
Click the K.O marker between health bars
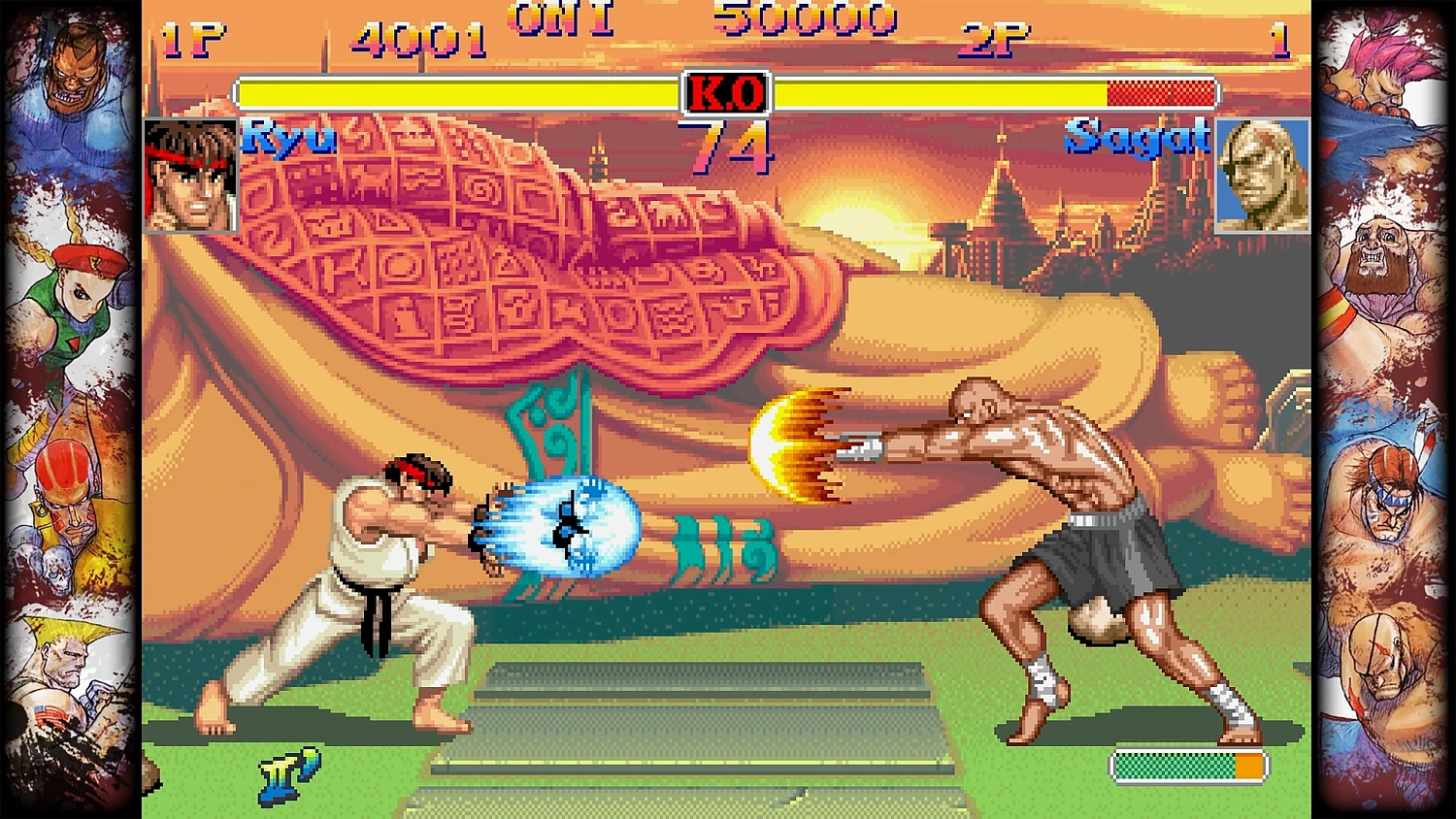pyautogui.click(x=726, y=91)
